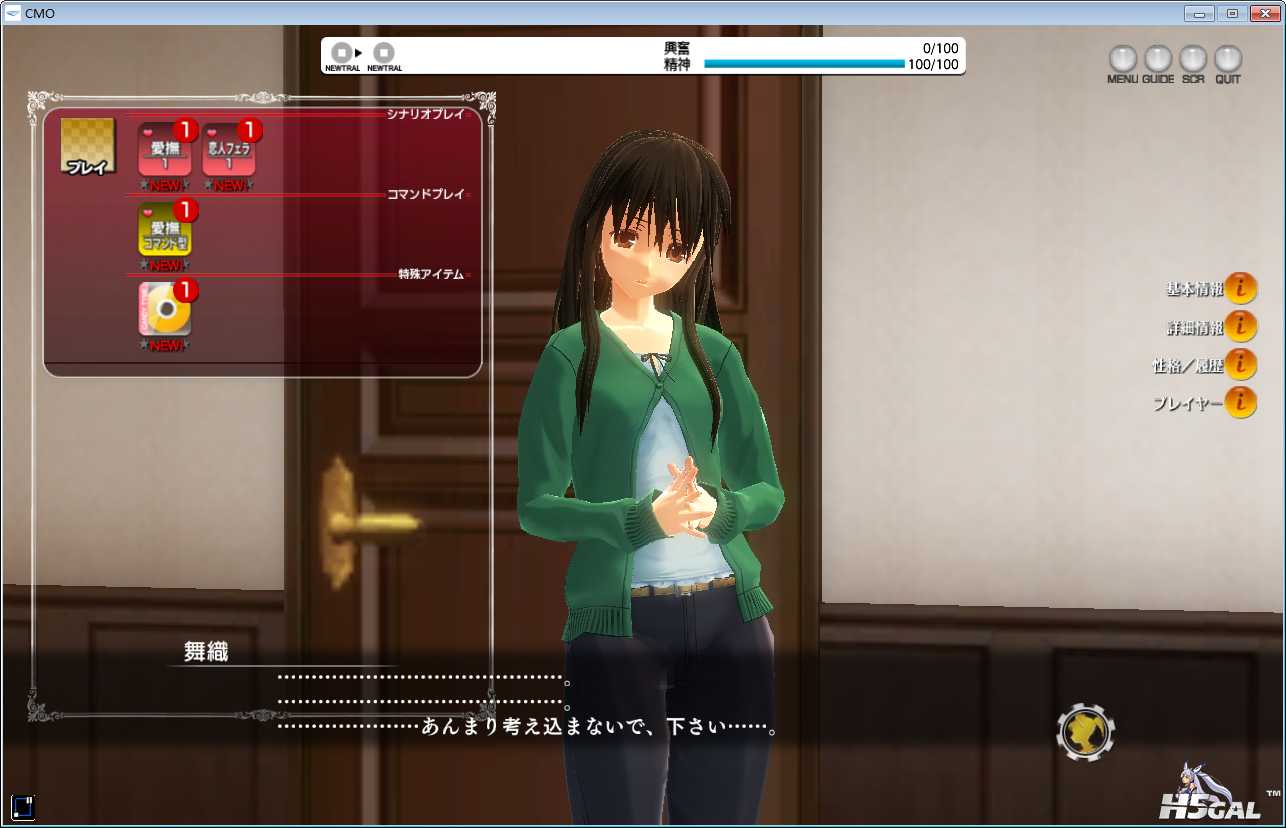Minimize the CMO window
Viewport: 1286px width, 828px height.
[x=1198, y=13]
